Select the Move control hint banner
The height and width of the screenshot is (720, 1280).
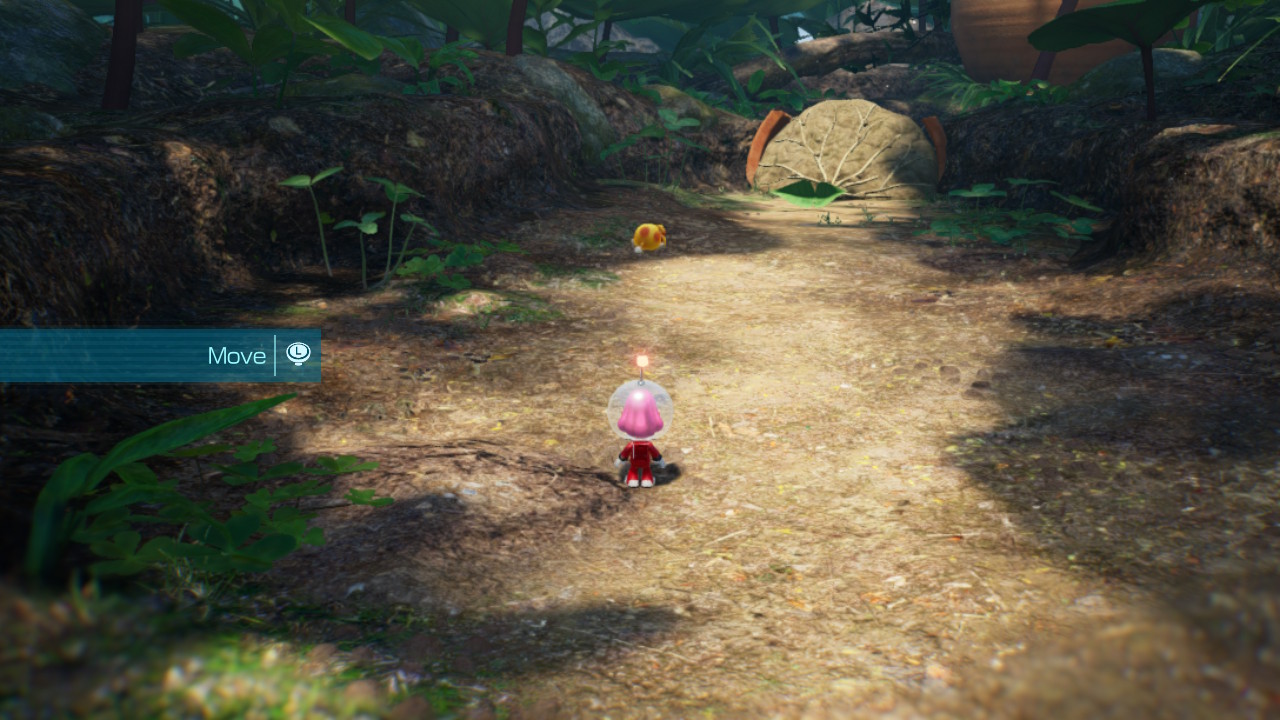[160, 355]
